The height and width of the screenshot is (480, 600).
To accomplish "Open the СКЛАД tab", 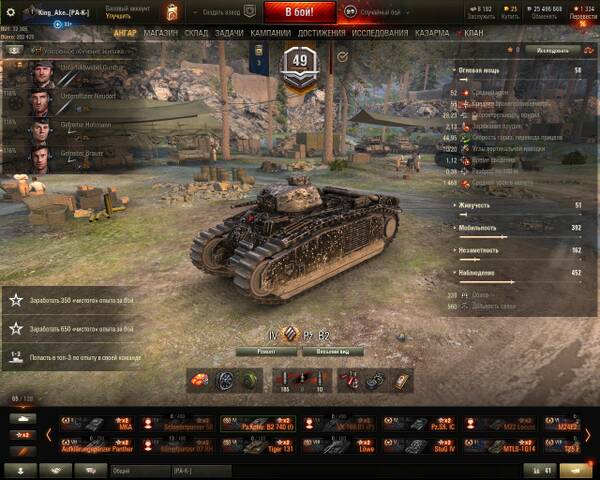I will point(197,32).
